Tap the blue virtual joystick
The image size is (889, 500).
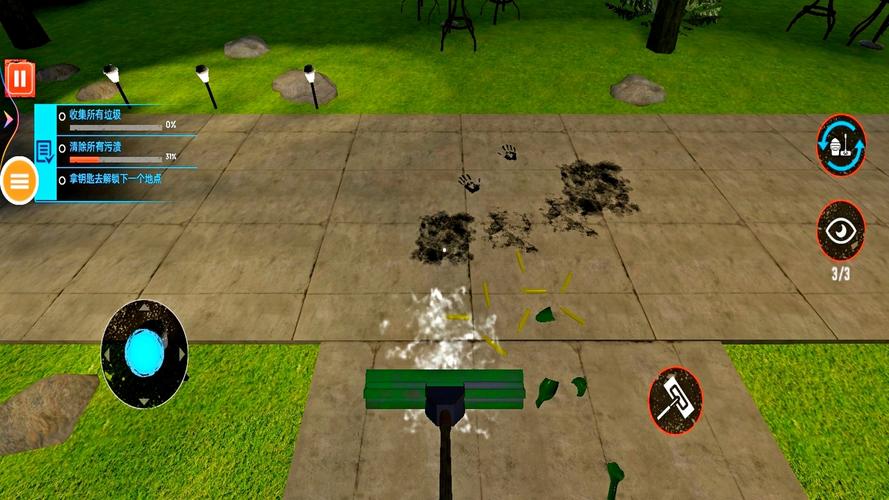pos(145,354)
